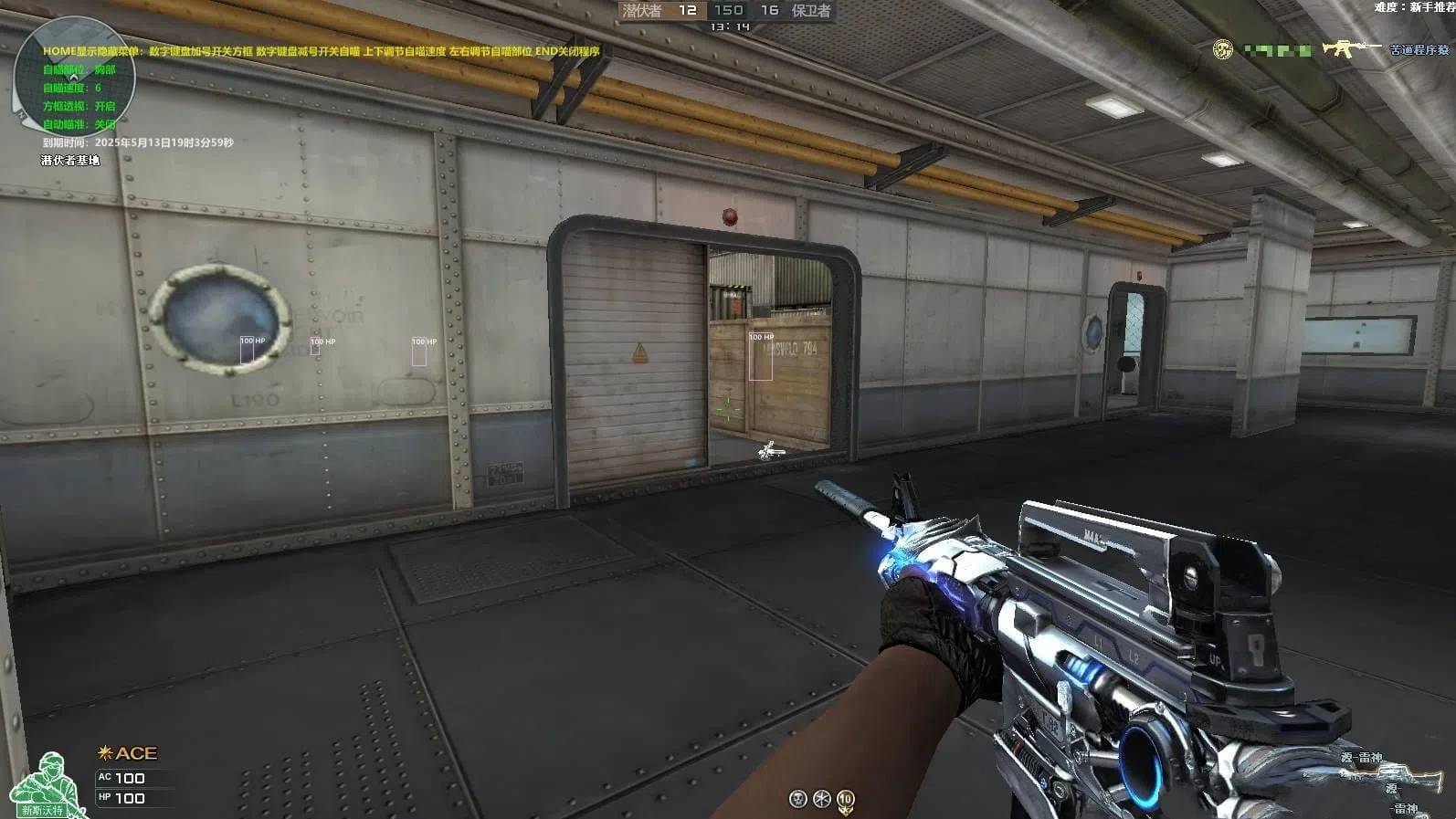The height and width of the screenshot is (819, 1456).
Task: Click the kill feed skull emblem
Action: [x=1222, y=49]
